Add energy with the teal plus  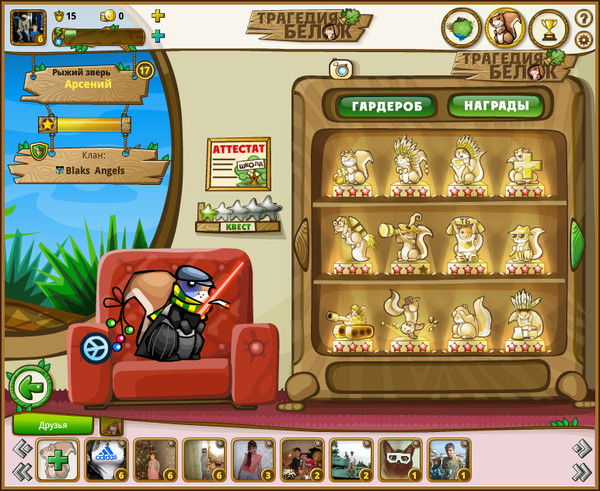158,36
